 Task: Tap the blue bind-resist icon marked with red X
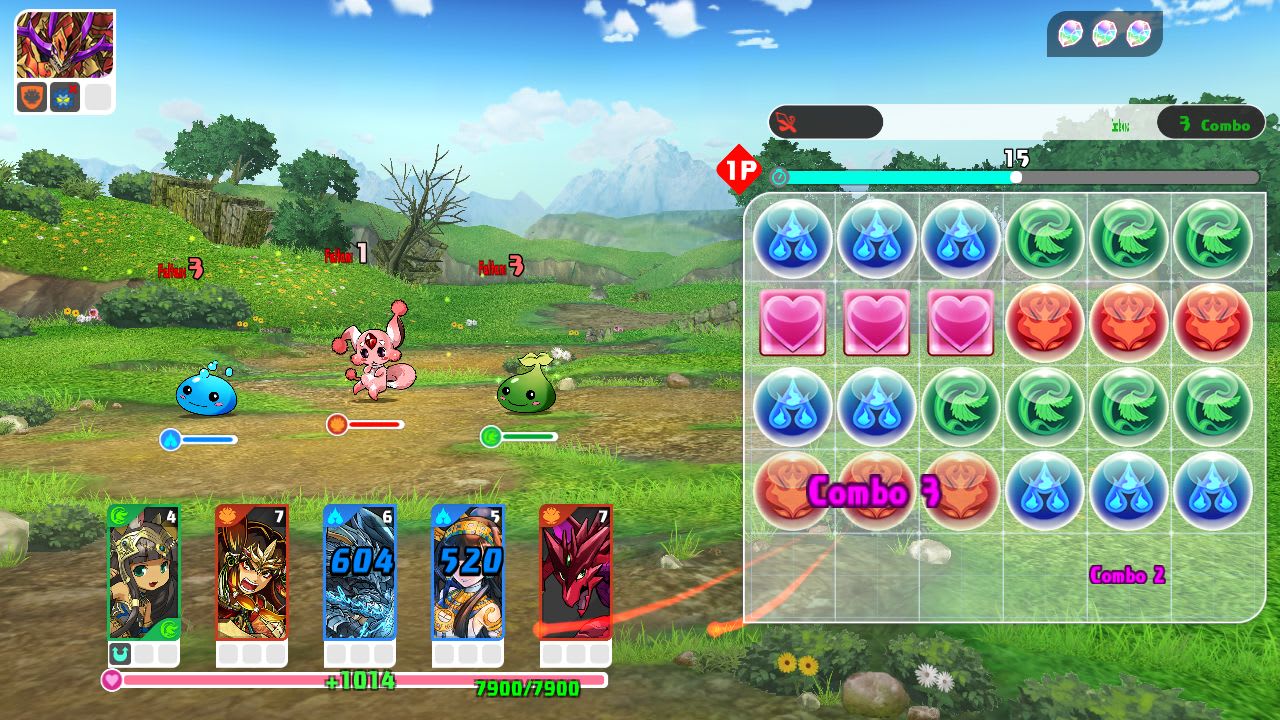[x=64, y=96]
